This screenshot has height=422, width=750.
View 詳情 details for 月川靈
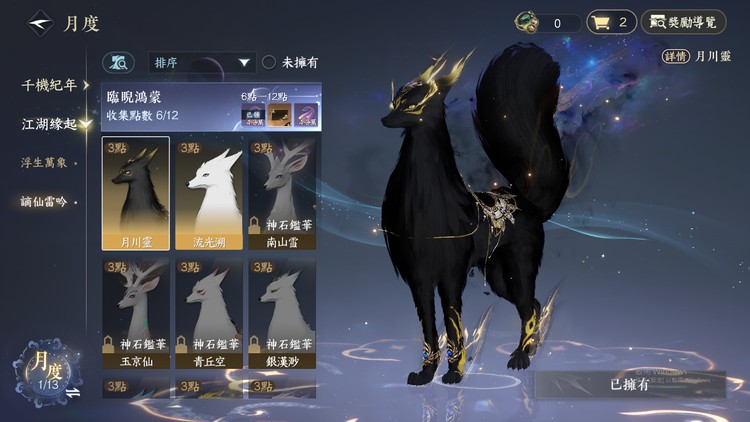(677, 57)
